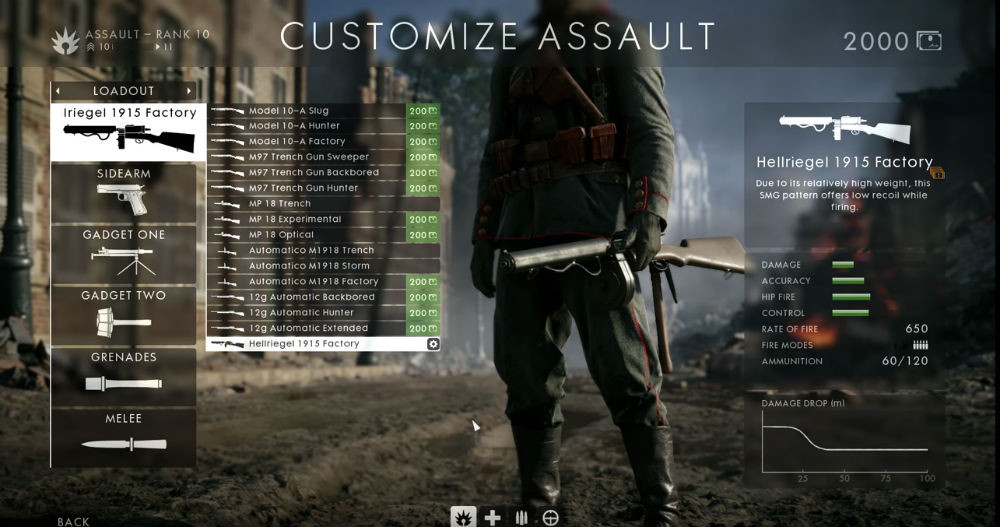
Task: Open the Gadget One slot
Action: click(124, 254)
